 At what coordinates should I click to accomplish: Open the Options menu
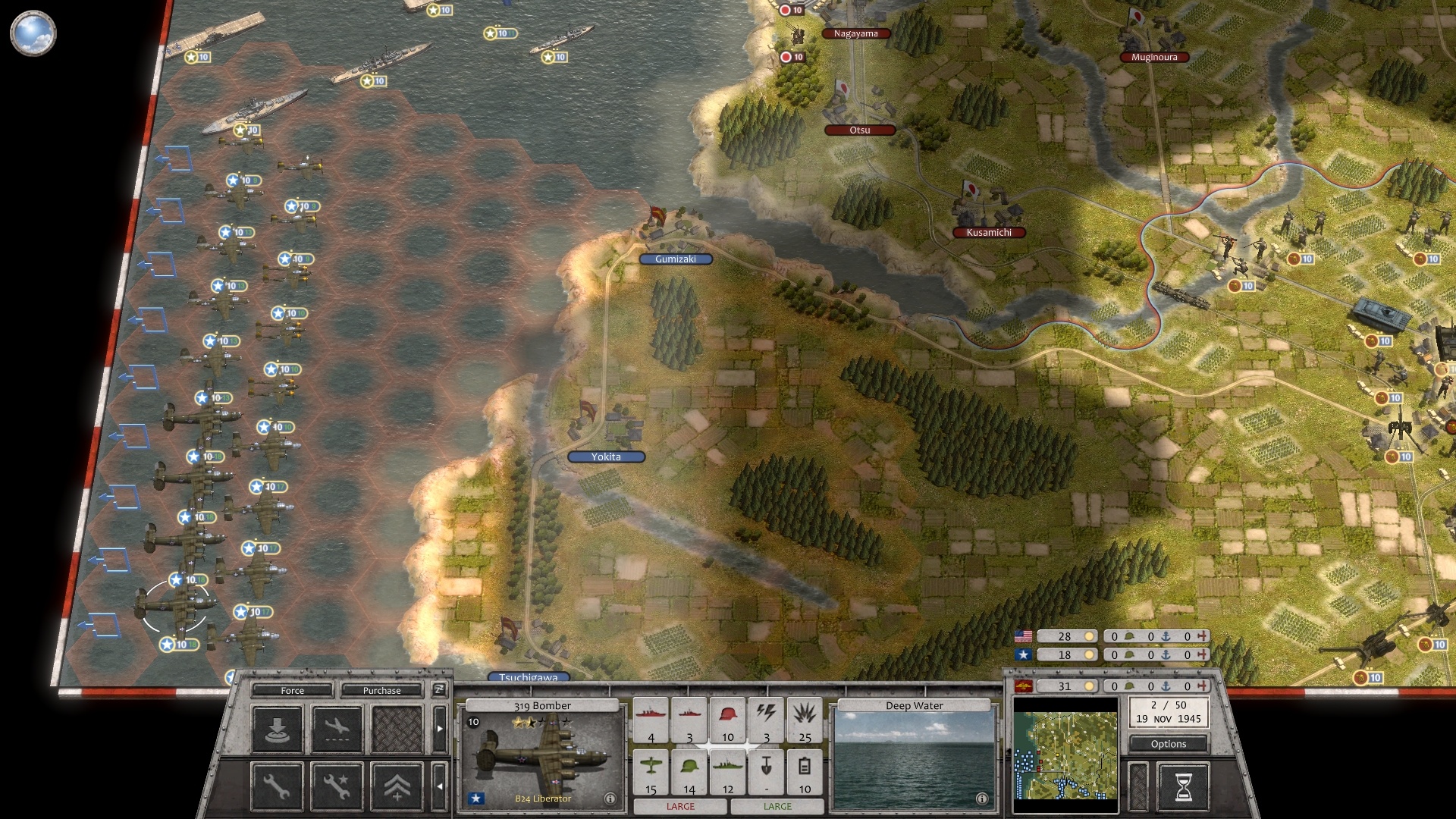tap(1169, 744)
